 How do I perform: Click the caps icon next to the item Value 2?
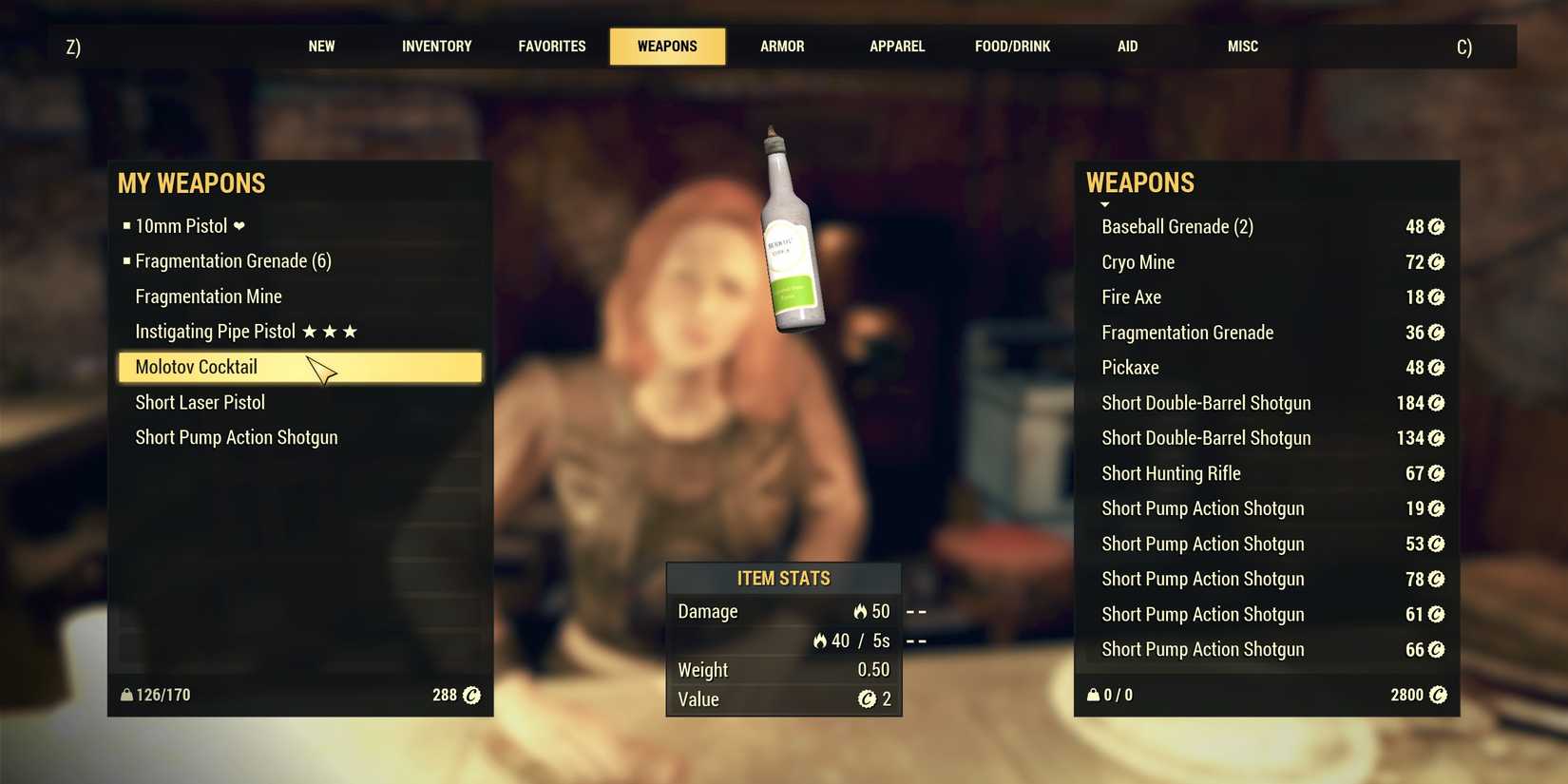[x=866, y=699]
